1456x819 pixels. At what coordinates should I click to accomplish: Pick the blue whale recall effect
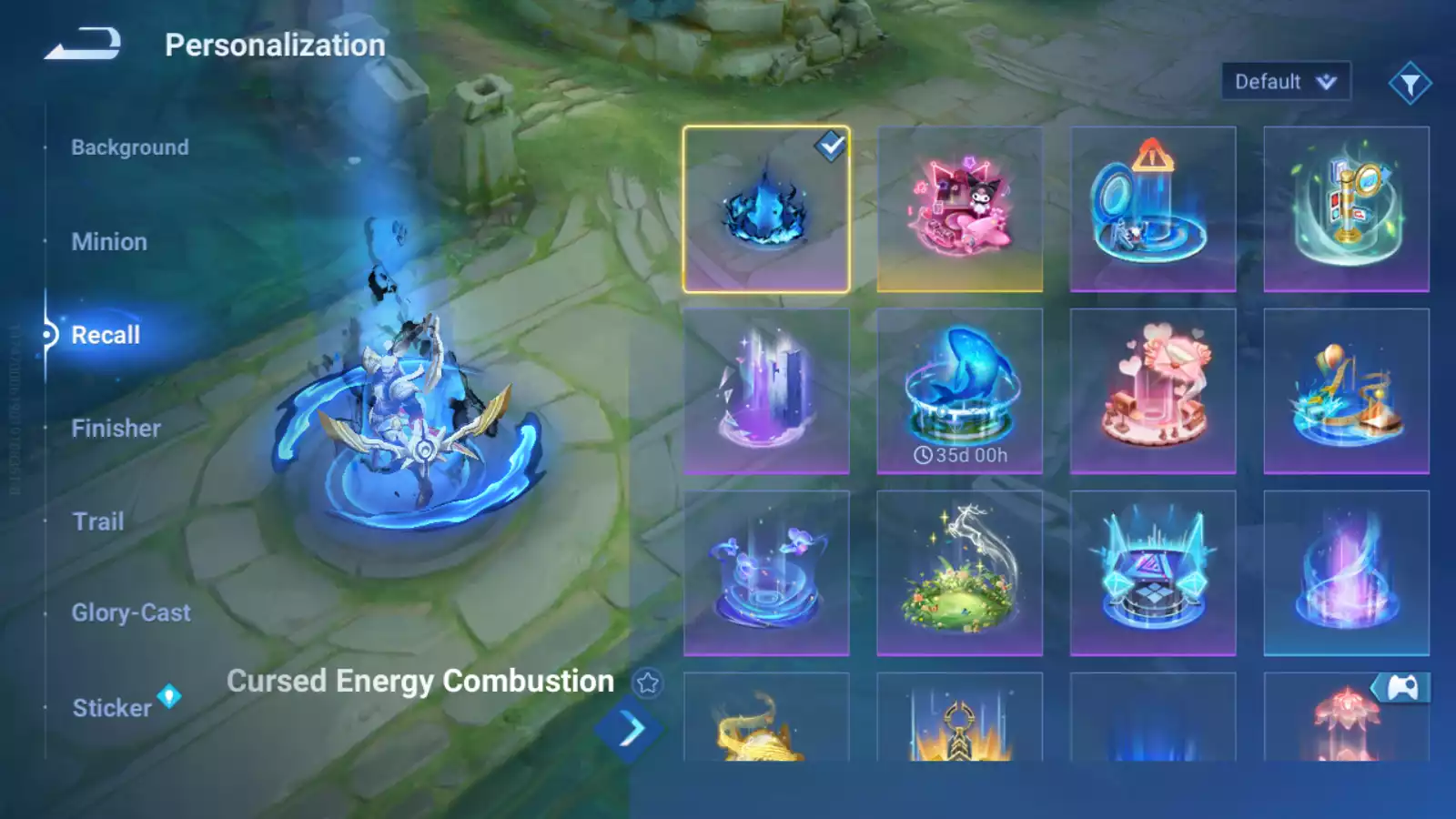pos(959,391)
